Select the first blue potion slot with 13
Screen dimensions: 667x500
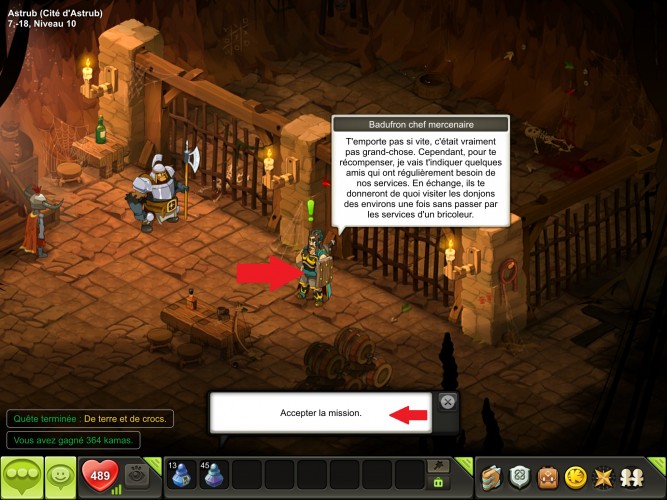pos(183,476)
